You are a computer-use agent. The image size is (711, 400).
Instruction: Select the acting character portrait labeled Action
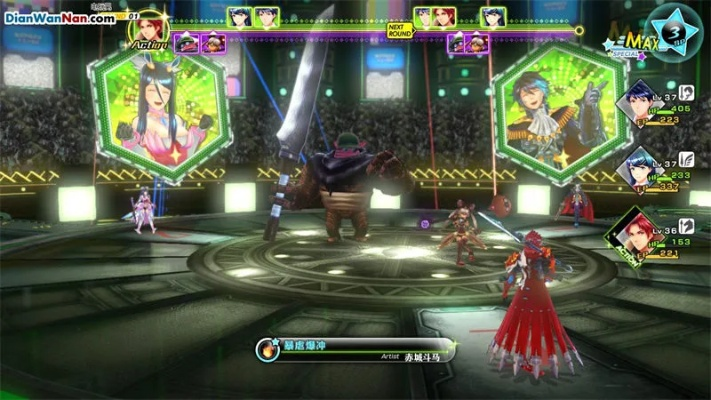point(148,29)
